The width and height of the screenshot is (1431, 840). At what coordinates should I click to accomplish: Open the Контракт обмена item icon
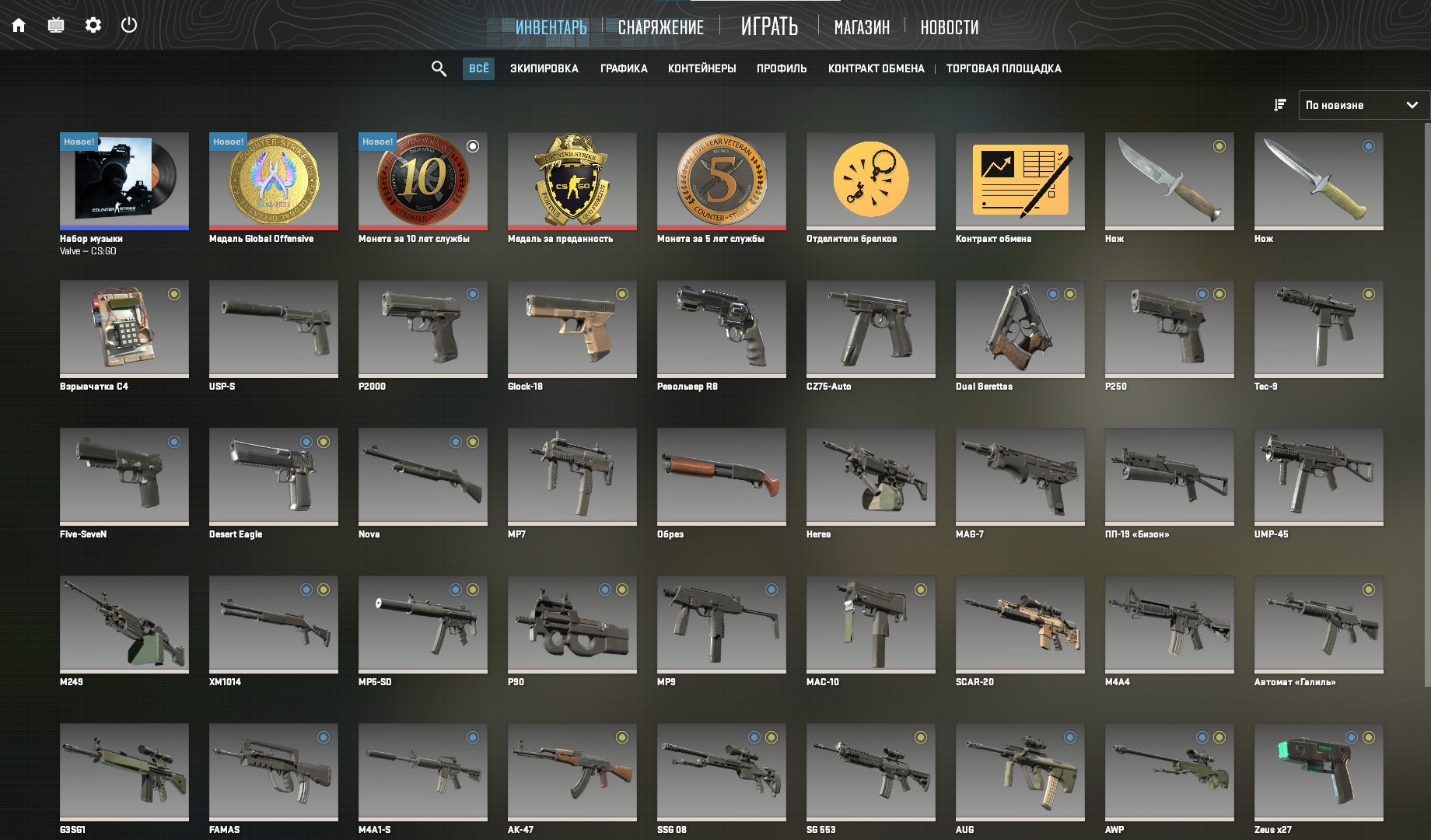(x=1020, y=178)
